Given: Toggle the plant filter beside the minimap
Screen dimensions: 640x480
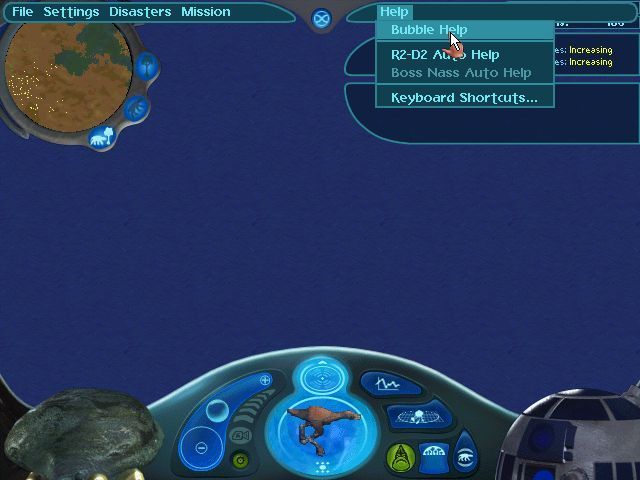Looking at the screenshot, I should 147,68.
